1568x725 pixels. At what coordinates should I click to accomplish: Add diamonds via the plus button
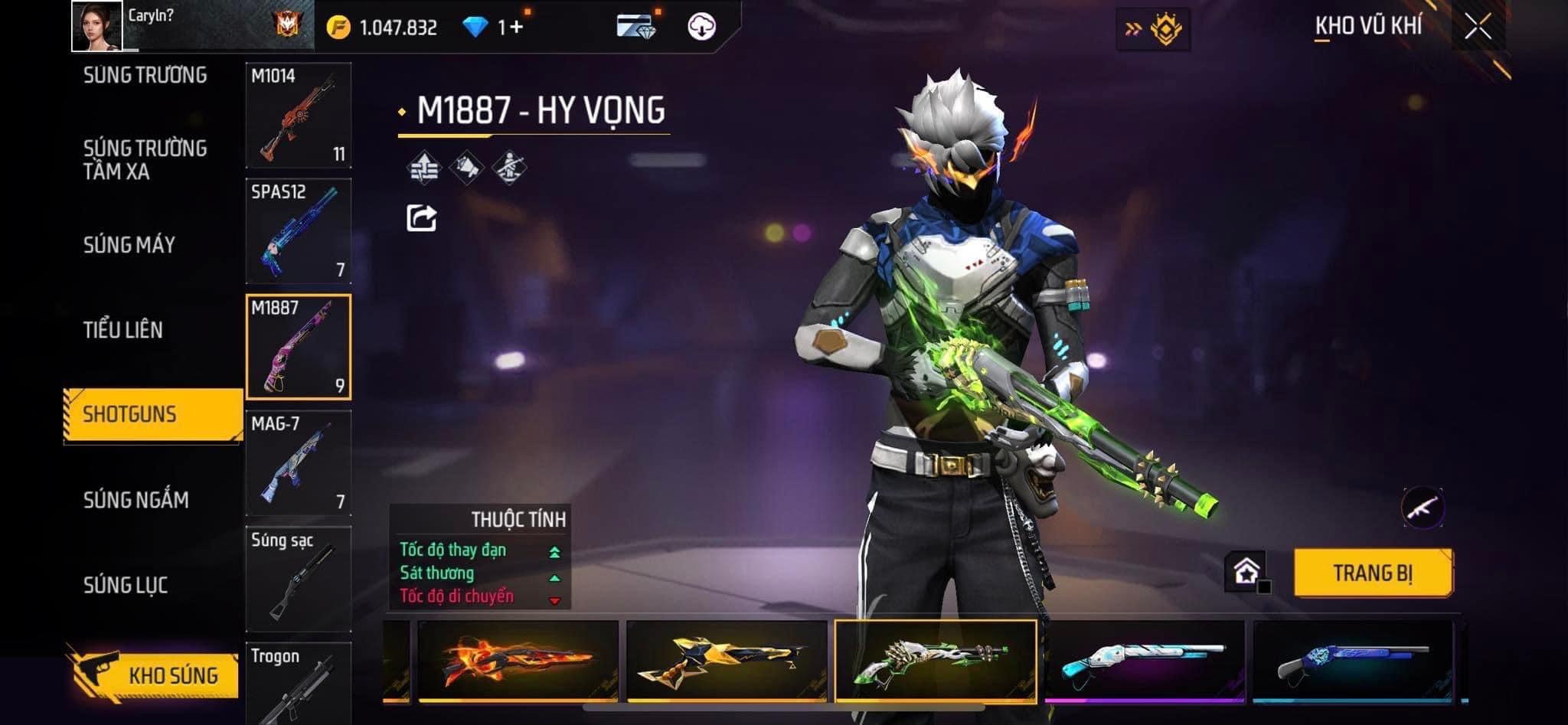pyautogui.click(x=515, y=28)
